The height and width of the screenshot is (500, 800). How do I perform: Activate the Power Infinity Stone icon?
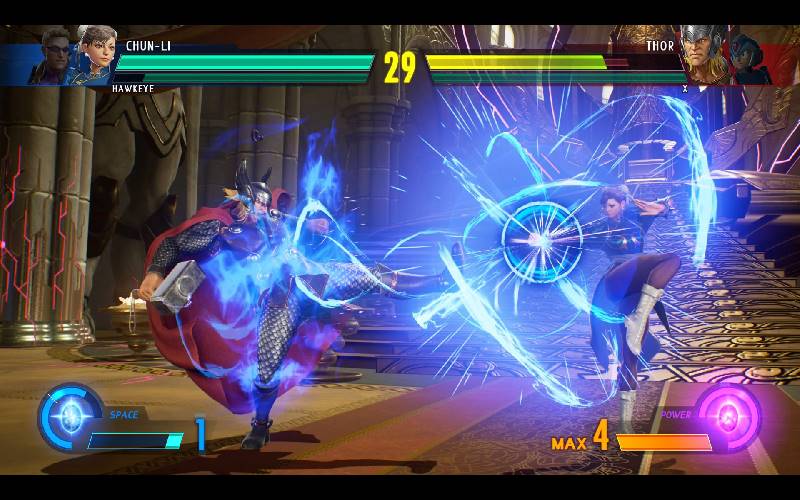(x=727, y=416)
